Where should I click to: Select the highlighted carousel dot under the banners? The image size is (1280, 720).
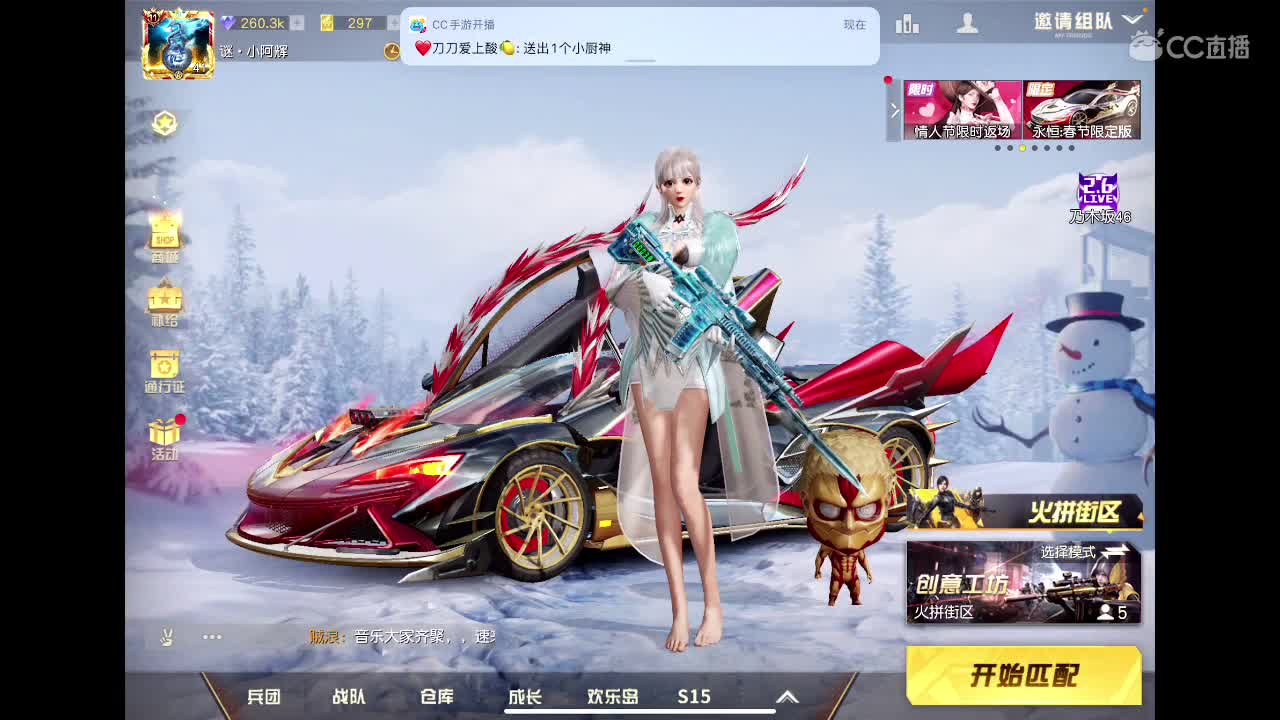[1022, 148]
